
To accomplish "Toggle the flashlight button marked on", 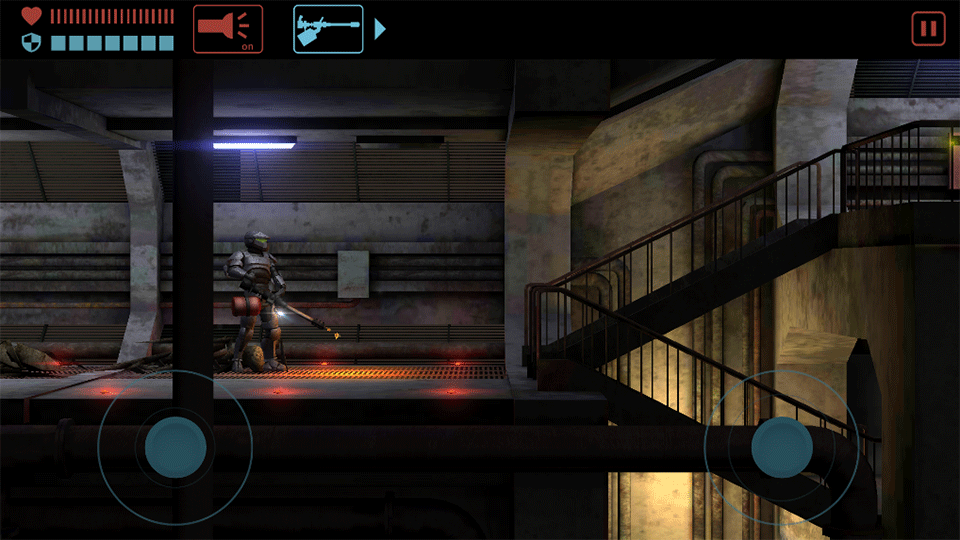I will tap(228, 29).
